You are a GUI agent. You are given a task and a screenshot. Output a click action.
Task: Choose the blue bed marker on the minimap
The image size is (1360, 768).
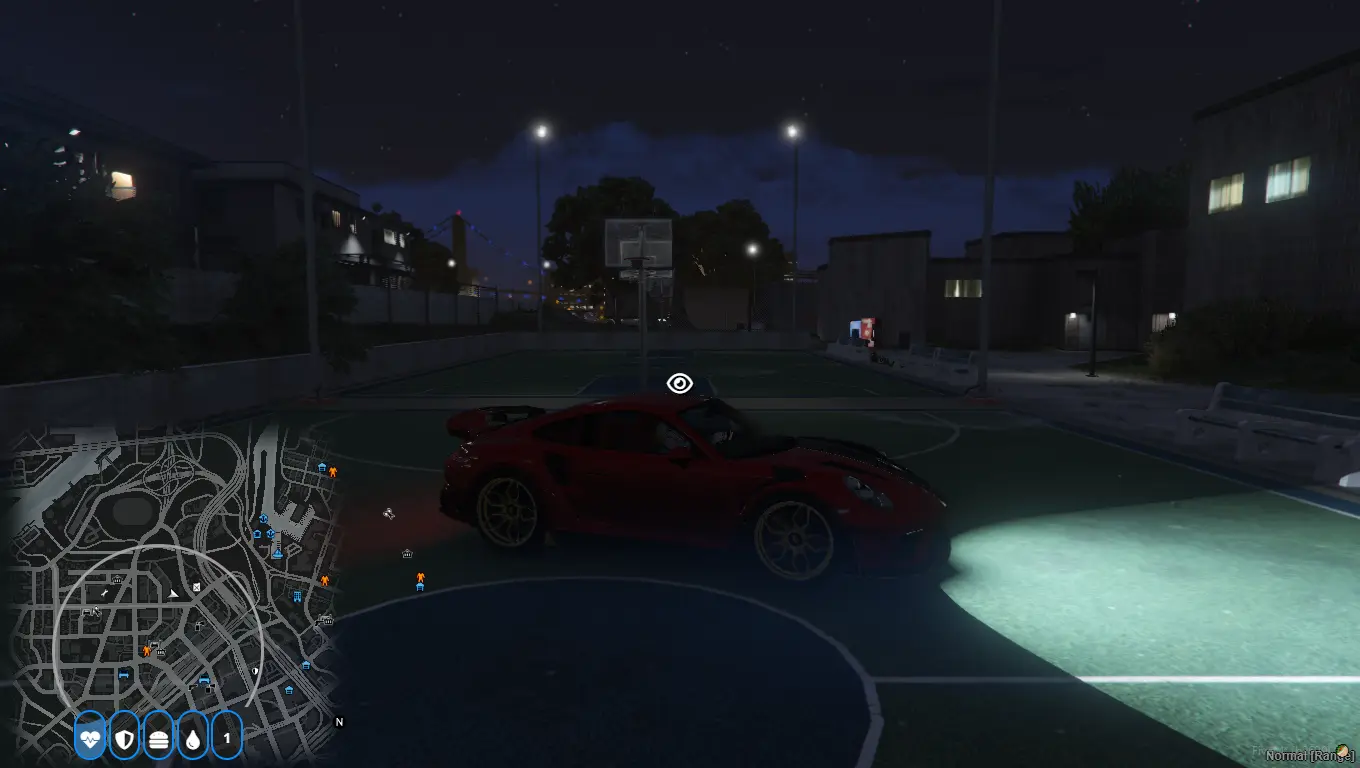124,675
